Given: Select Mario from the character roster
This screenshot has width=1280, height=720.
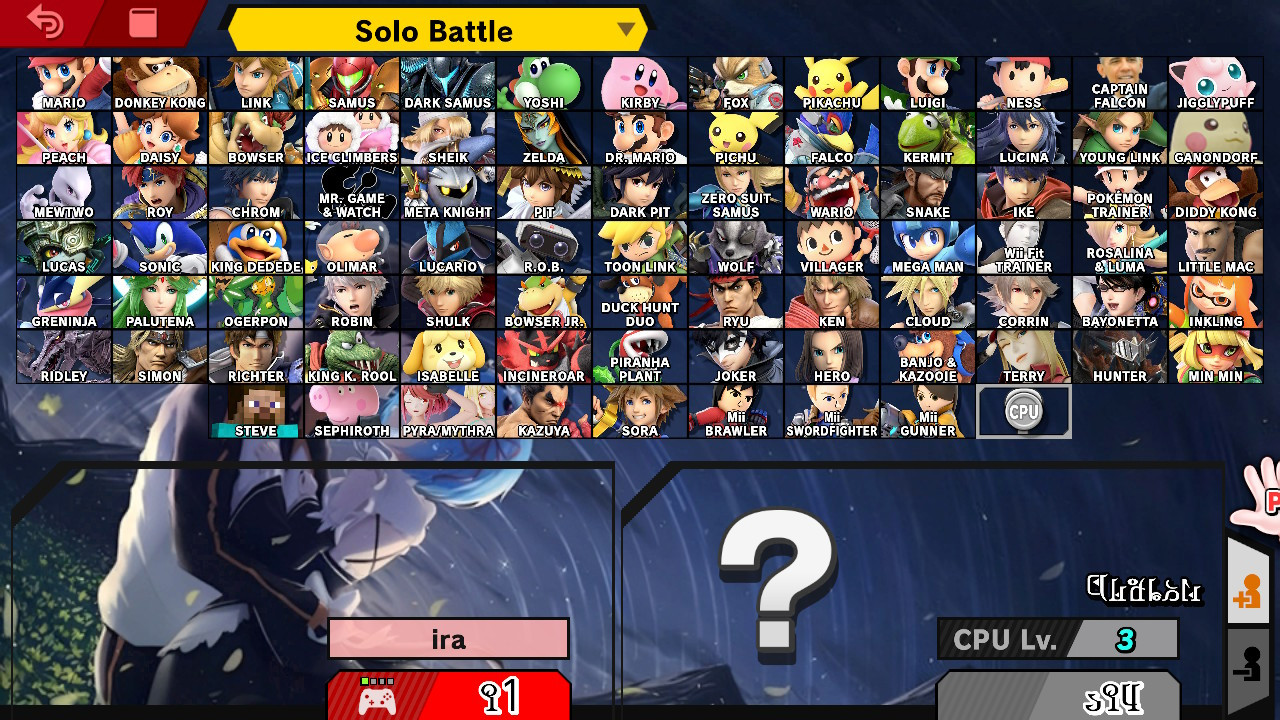Looking at the screenshot, I should (63, 82).
